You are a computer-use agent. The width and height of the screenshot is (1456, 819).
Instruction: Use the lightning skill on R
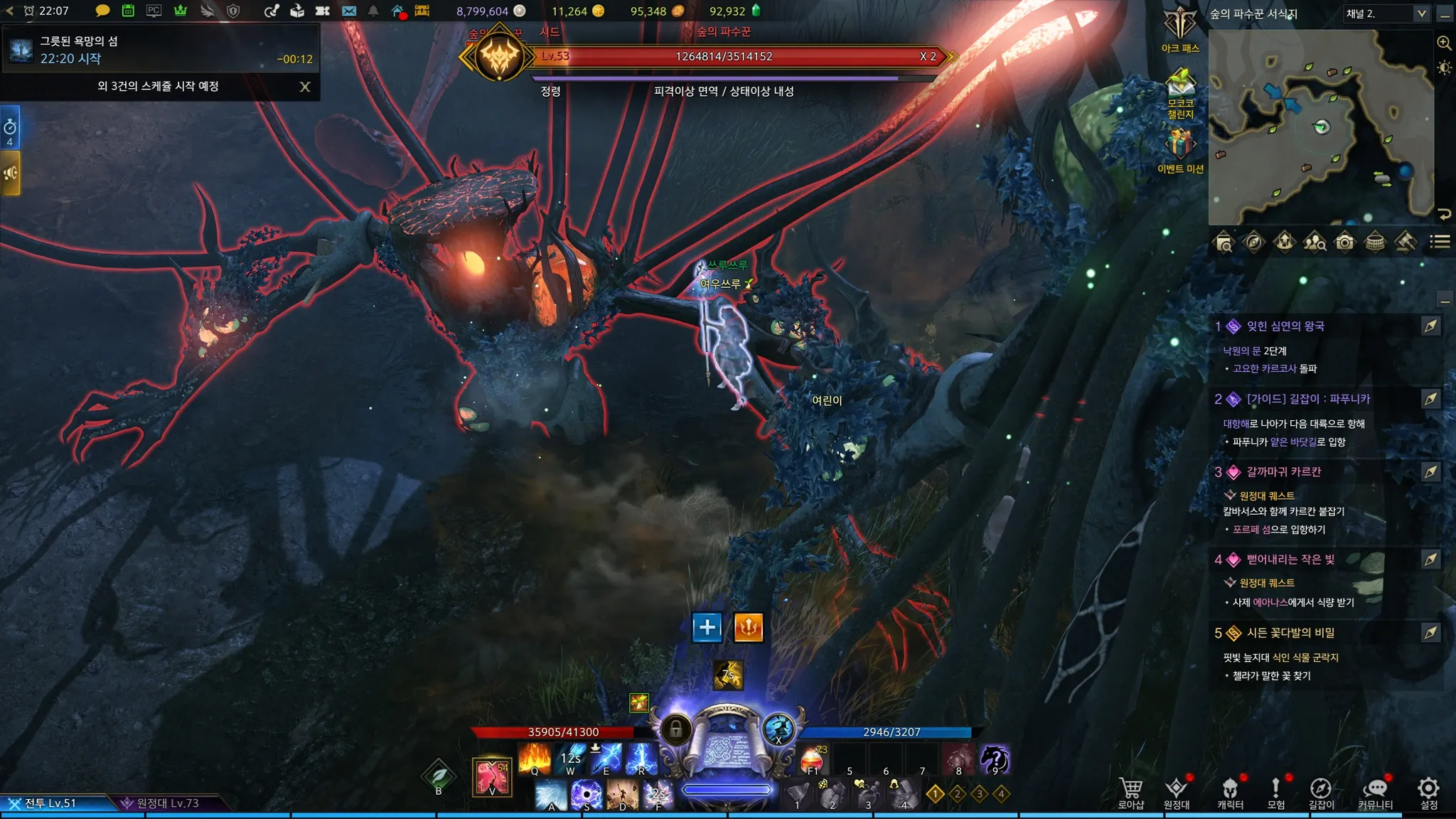(x=642, y=759)
